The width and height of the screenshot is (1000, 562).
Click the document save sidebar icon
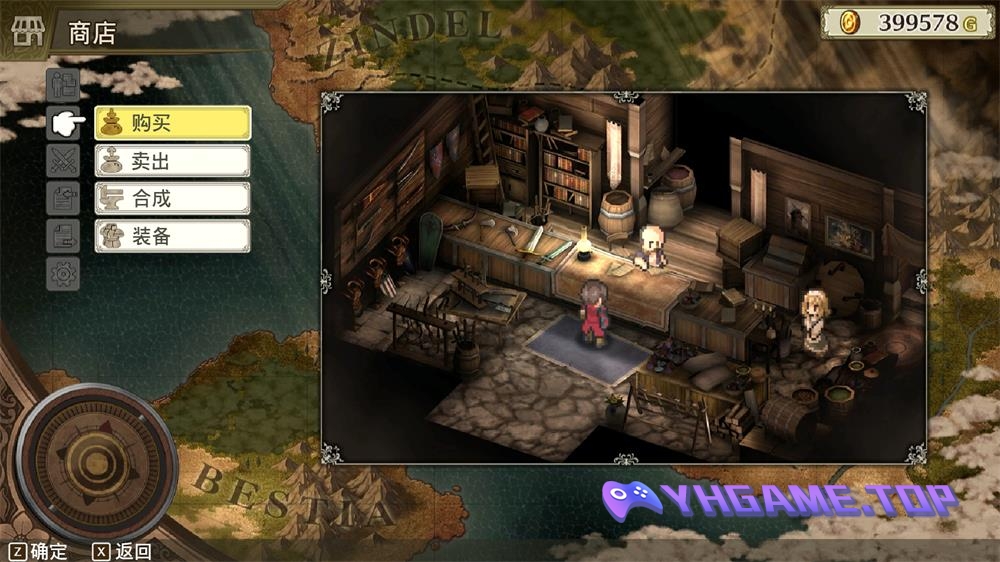[x=63, y=198]
